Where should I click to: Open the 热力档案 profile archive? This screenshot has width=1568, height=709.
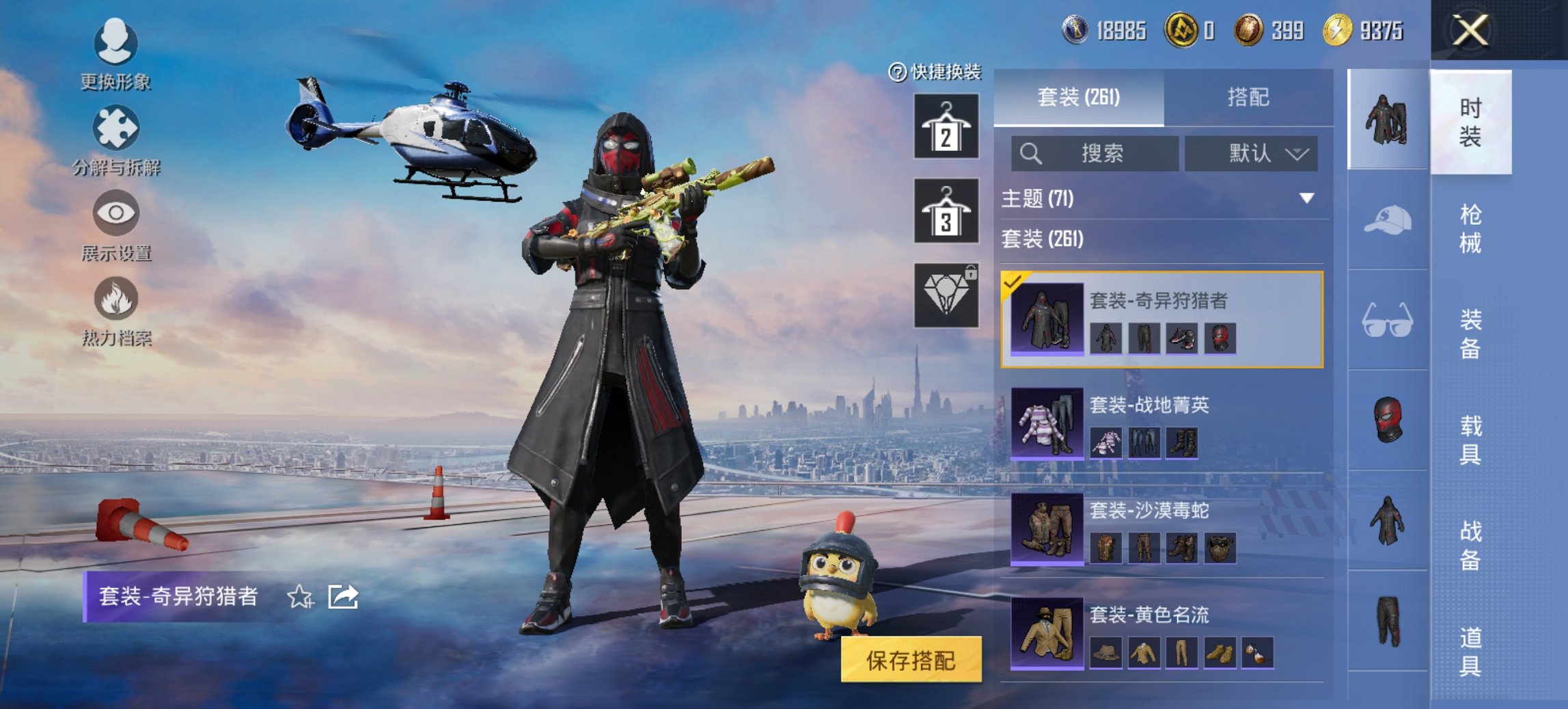116,315
